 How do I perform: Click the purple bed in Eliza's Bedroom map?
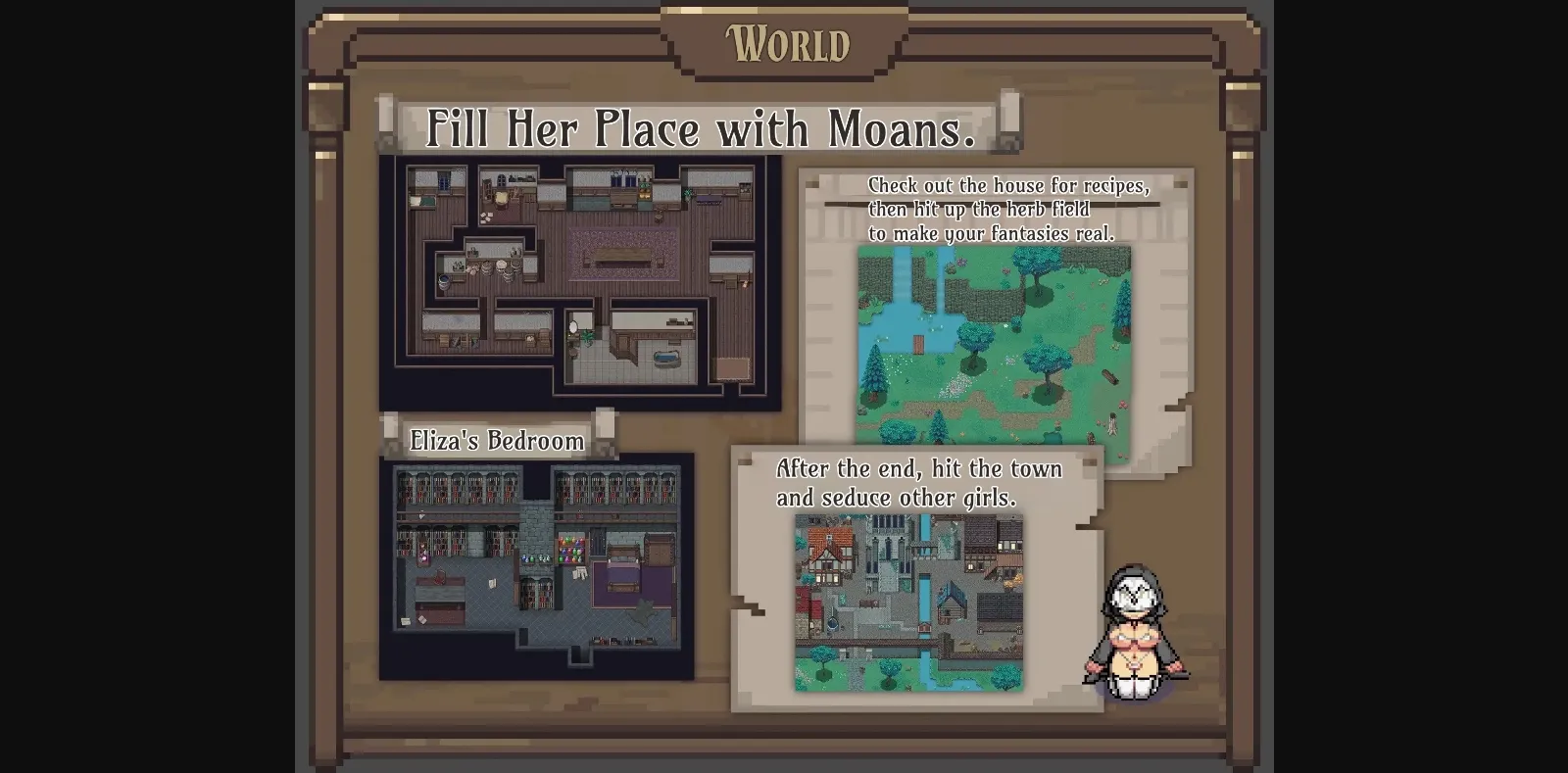coord(621,570)
